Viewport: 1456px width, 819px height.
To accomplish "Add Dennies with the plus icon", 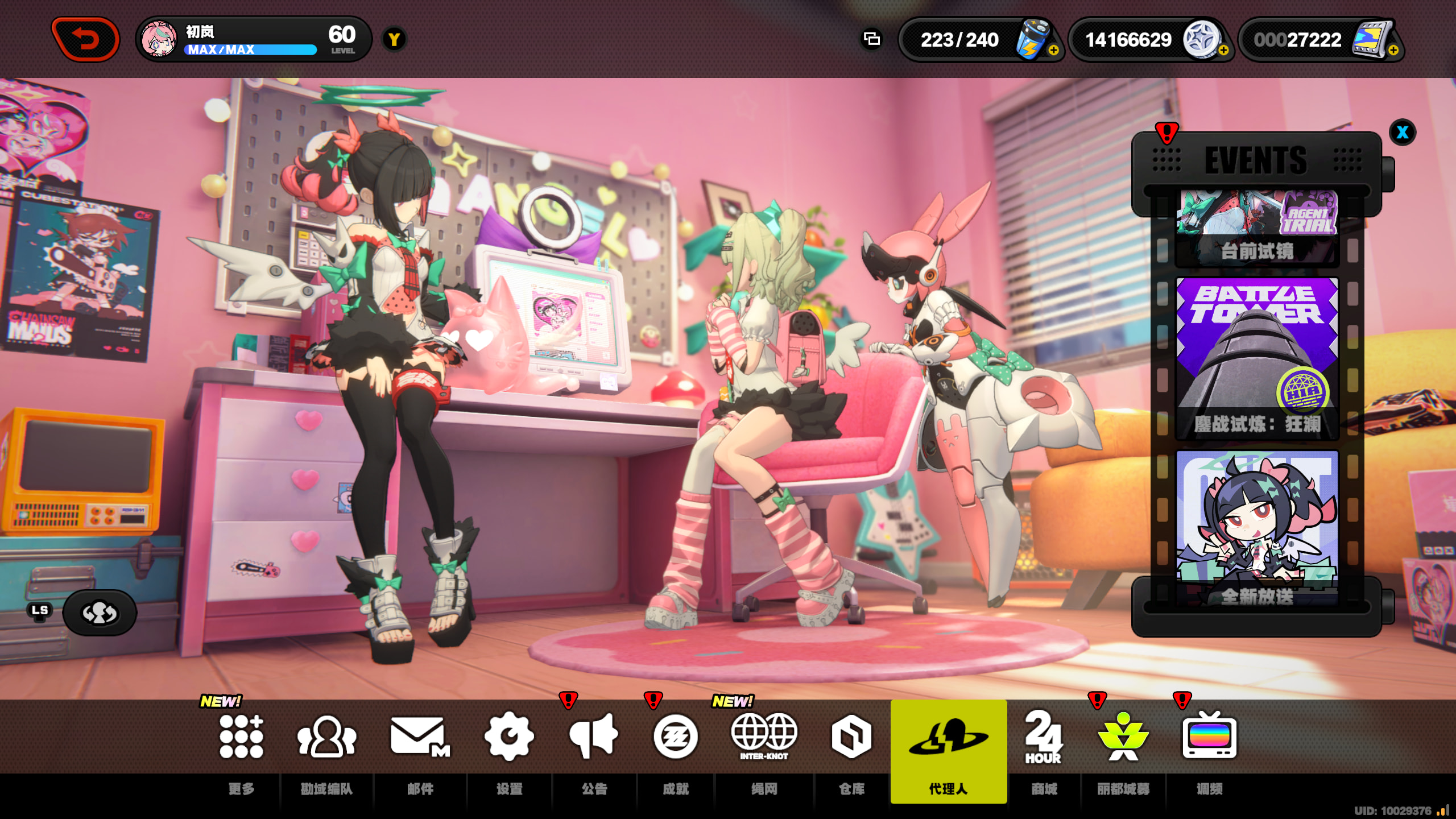I will tap(1223, 51).
